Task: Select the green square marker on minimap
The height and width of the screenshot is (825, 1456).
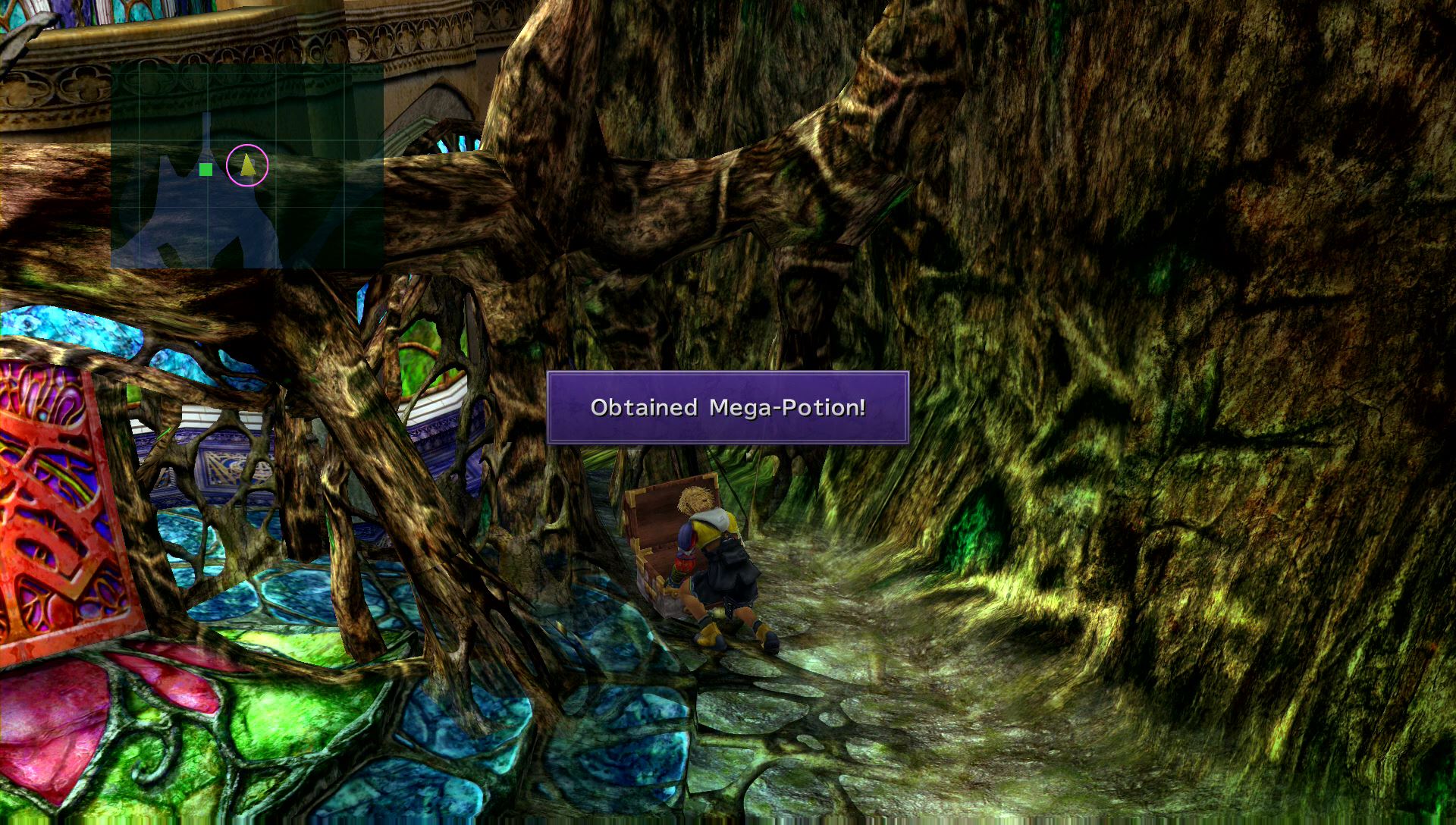Action: coord(206,169)
